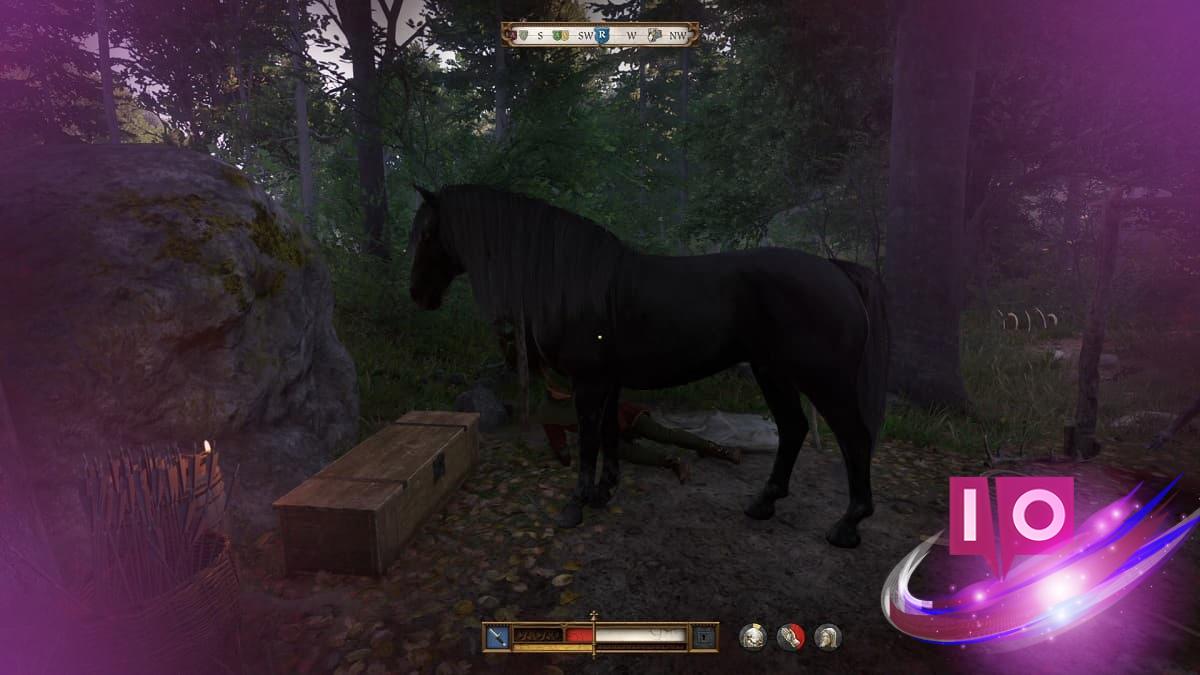Click the keyhole icon beside the health bar
The width and height of the screenshot is (1200, 675).
pos(705,636)
